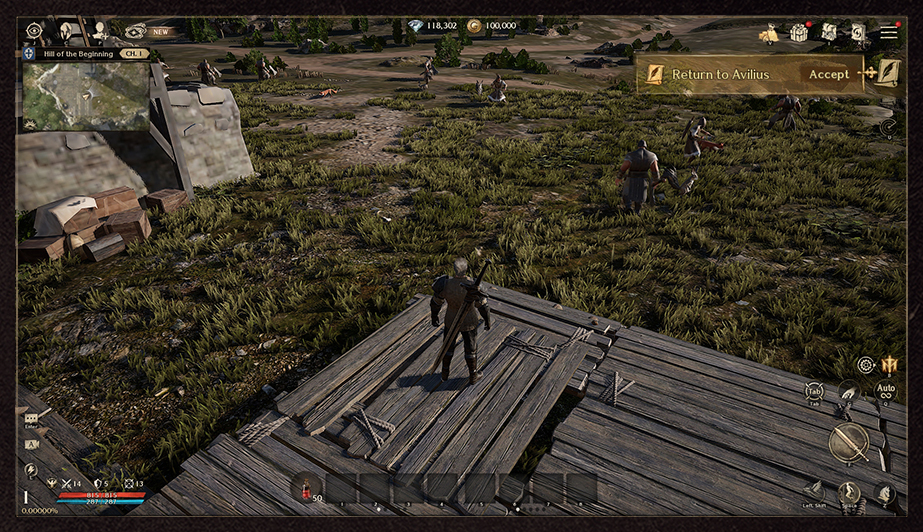Open the gold pouch shop icon
This screenshot has width=923, height=532.
(768, 35)
